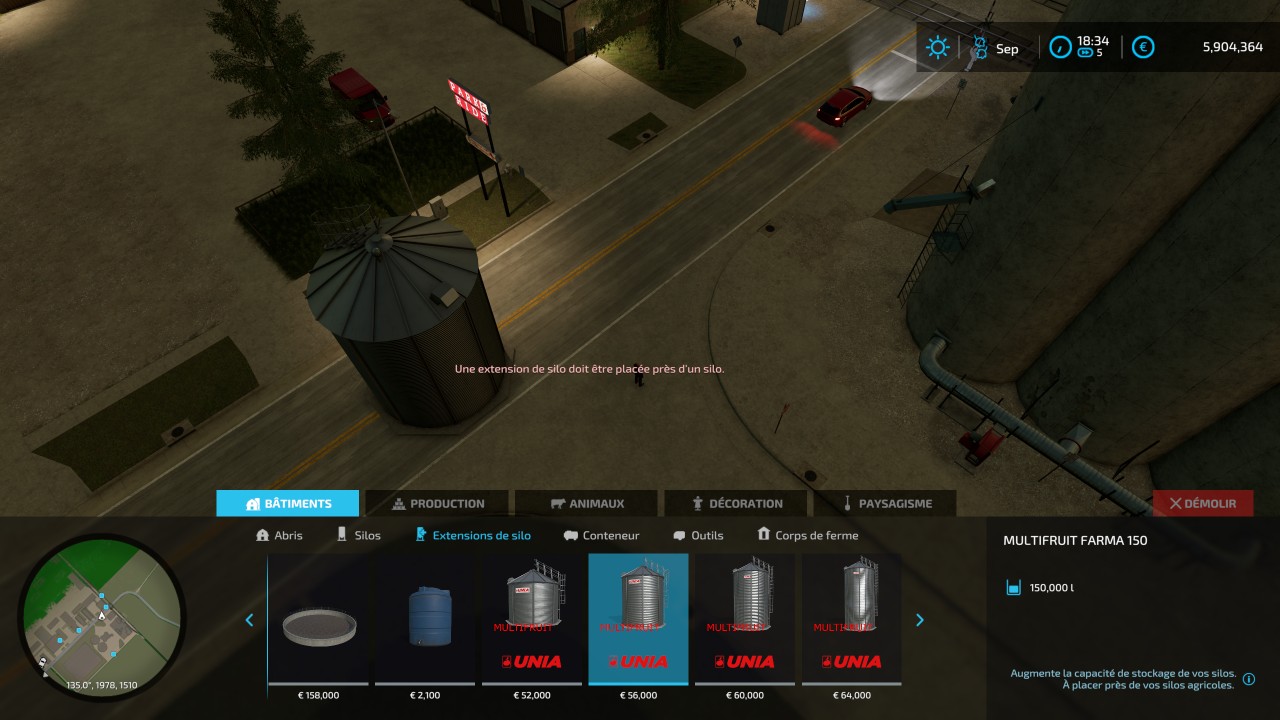This screenshot has height=720, width=1280.
Task: Switch to the Outils subcategory
Action: tap(698, 535)
